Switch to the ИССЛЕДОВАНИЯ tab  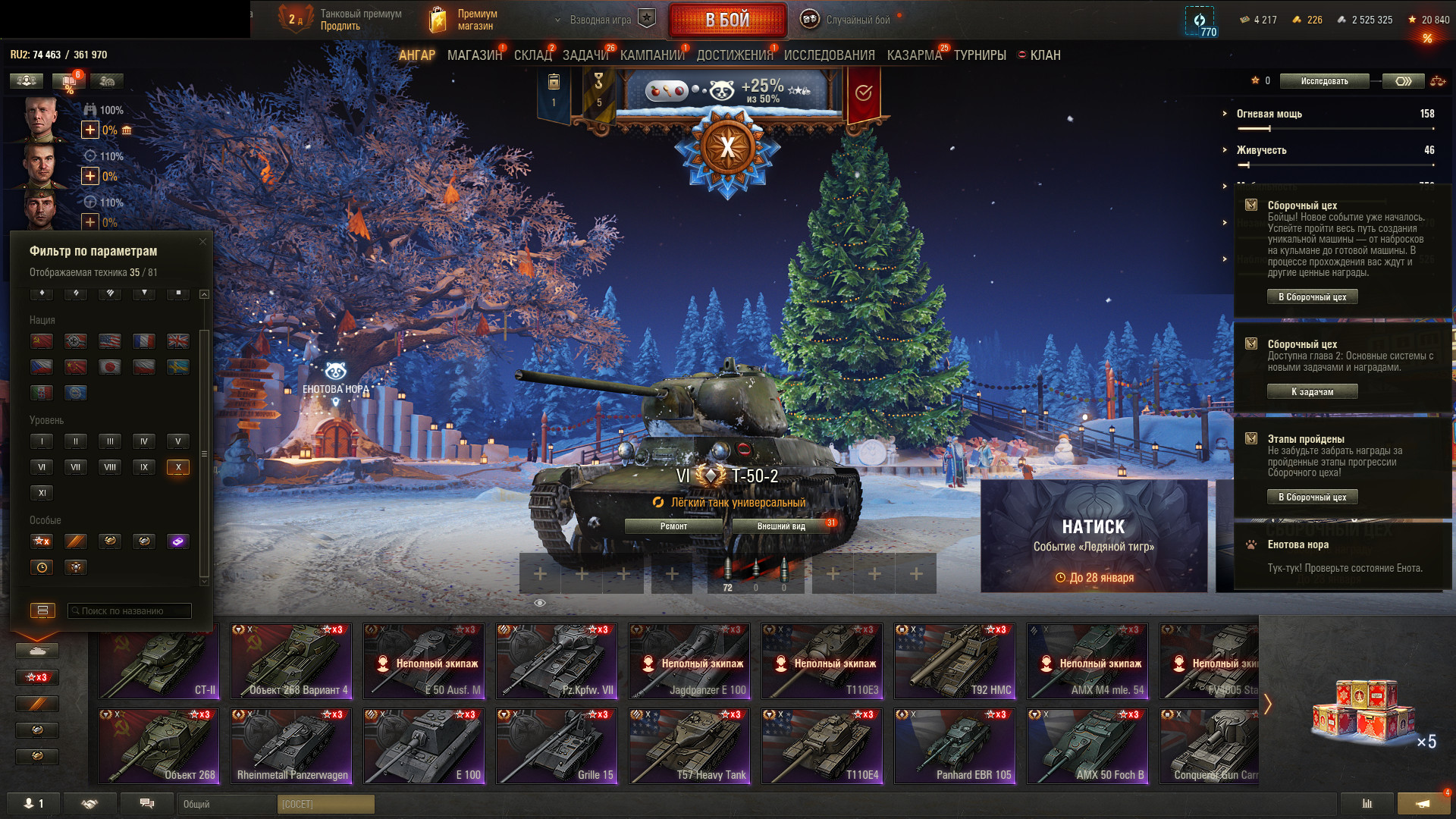[x=829, y=55]
